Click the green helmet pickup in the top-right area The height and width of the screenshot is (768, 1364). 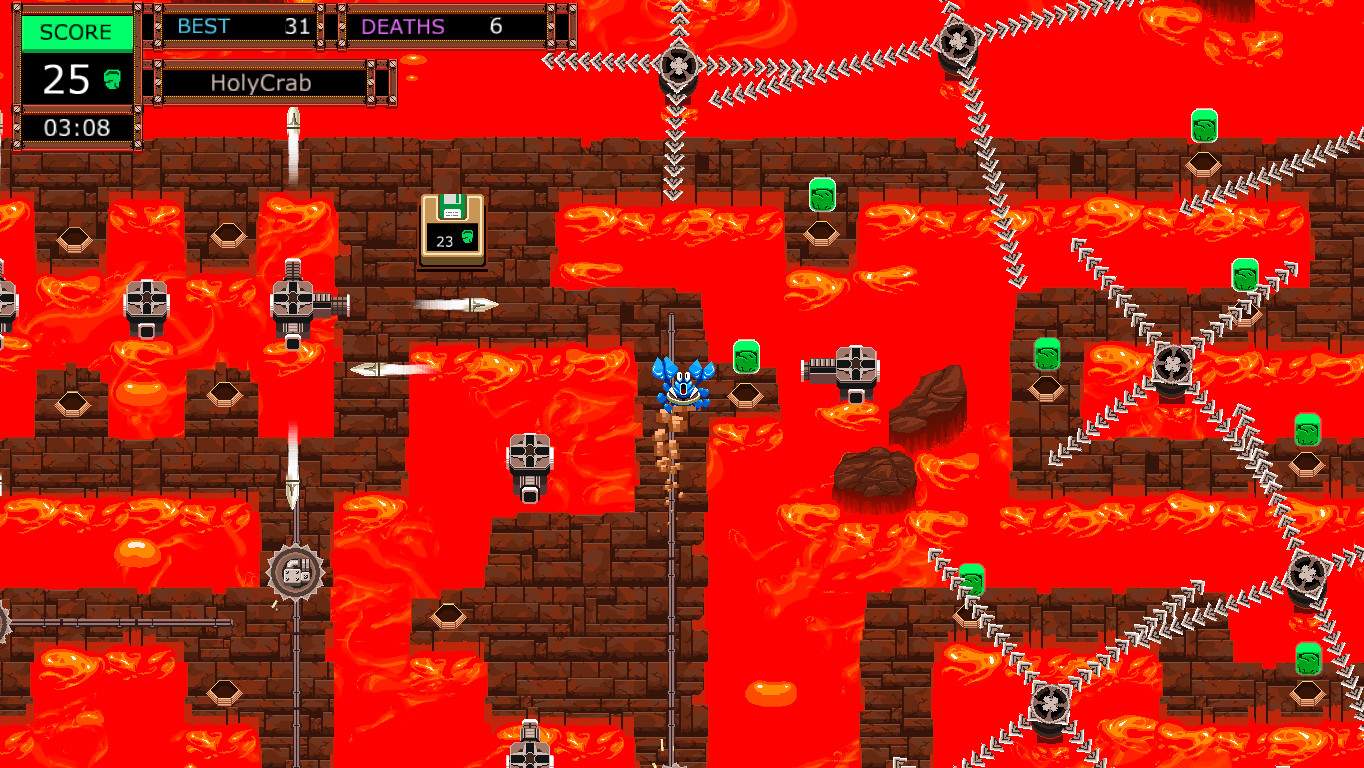[x=1204, y=128]
